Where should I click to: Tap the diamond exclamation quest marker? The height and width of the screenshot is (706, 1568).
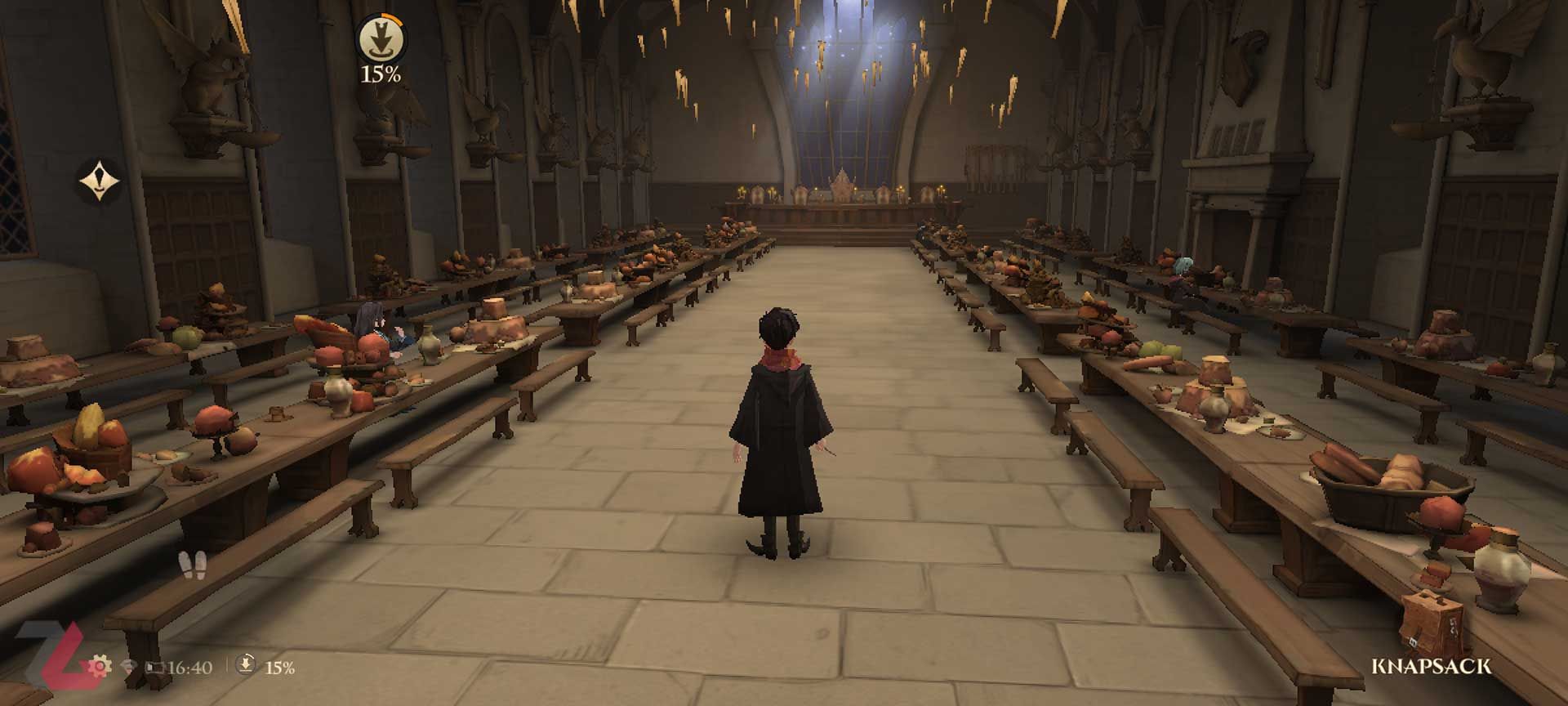click(x=100, y=181)
